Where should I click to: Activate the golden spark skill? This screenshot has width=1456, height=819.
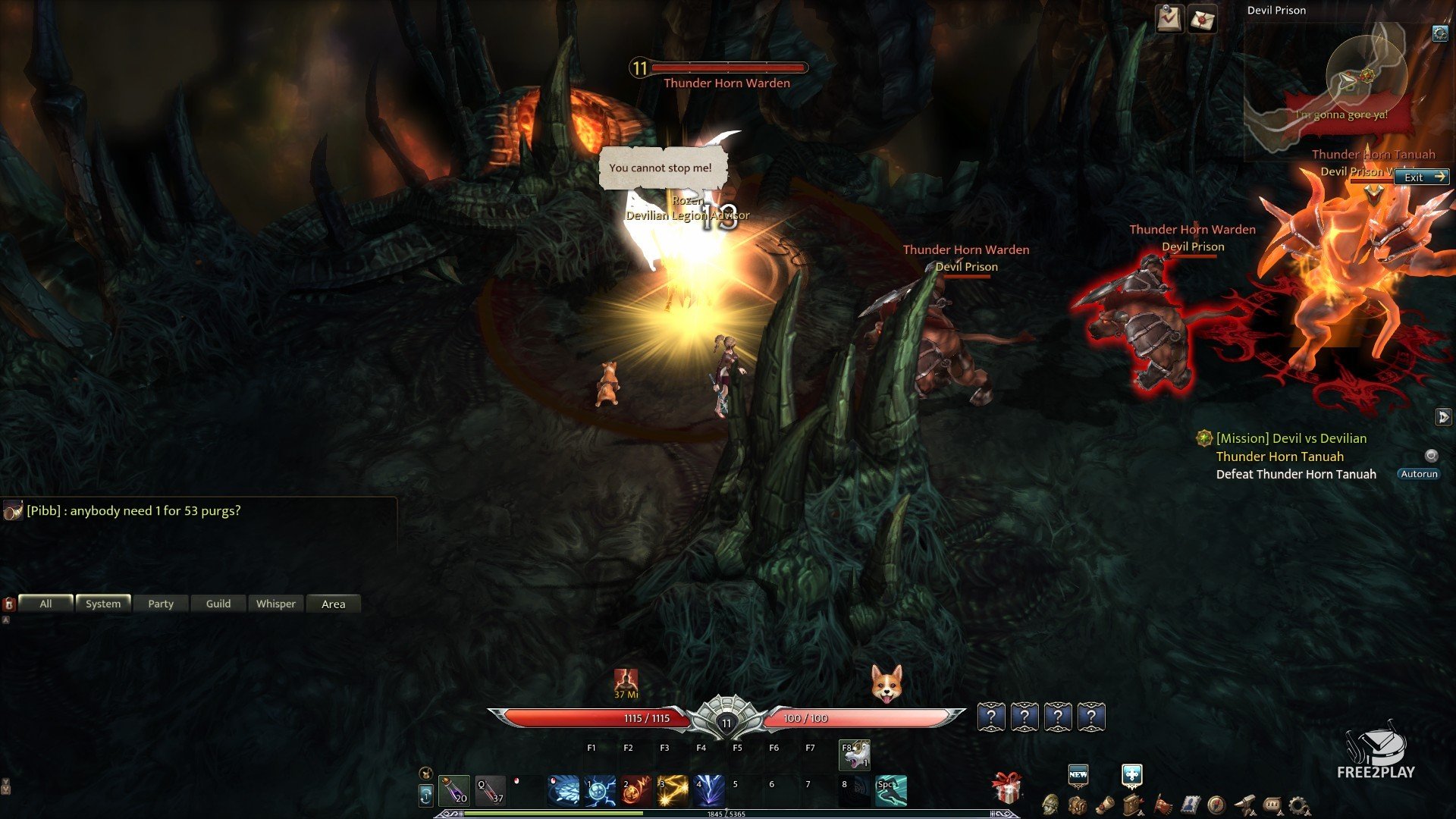point(673,790)
